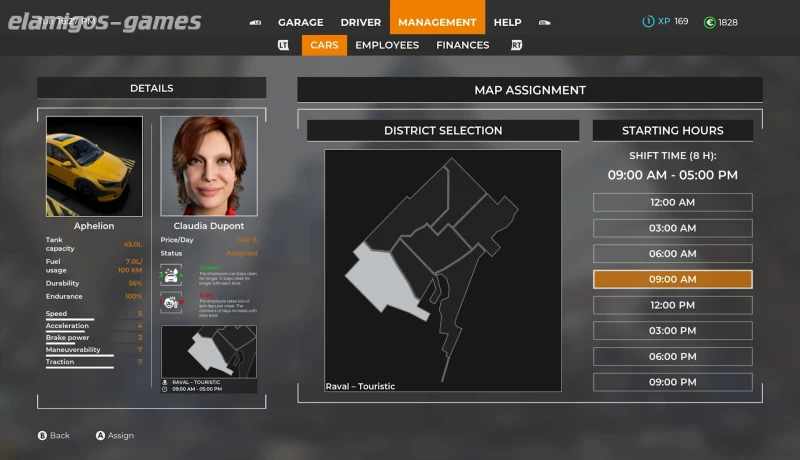Switch to the Driver menu
Image resolution: width=800 pixels, height=460 pixels.
click(360, 22)
